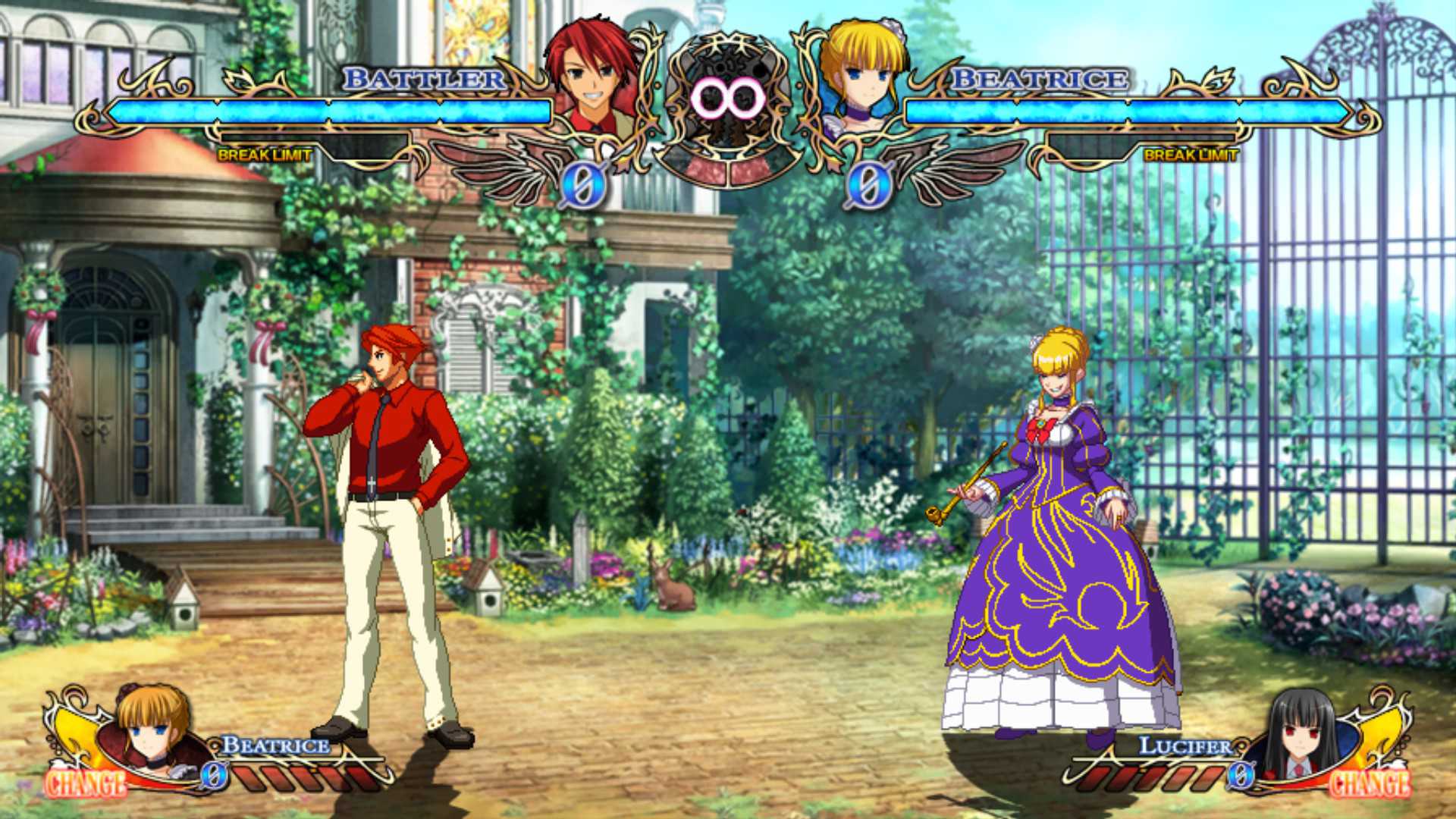
Task: Activate the CHANGE label next to Lucifer
Action: [x=1370, y=783]
